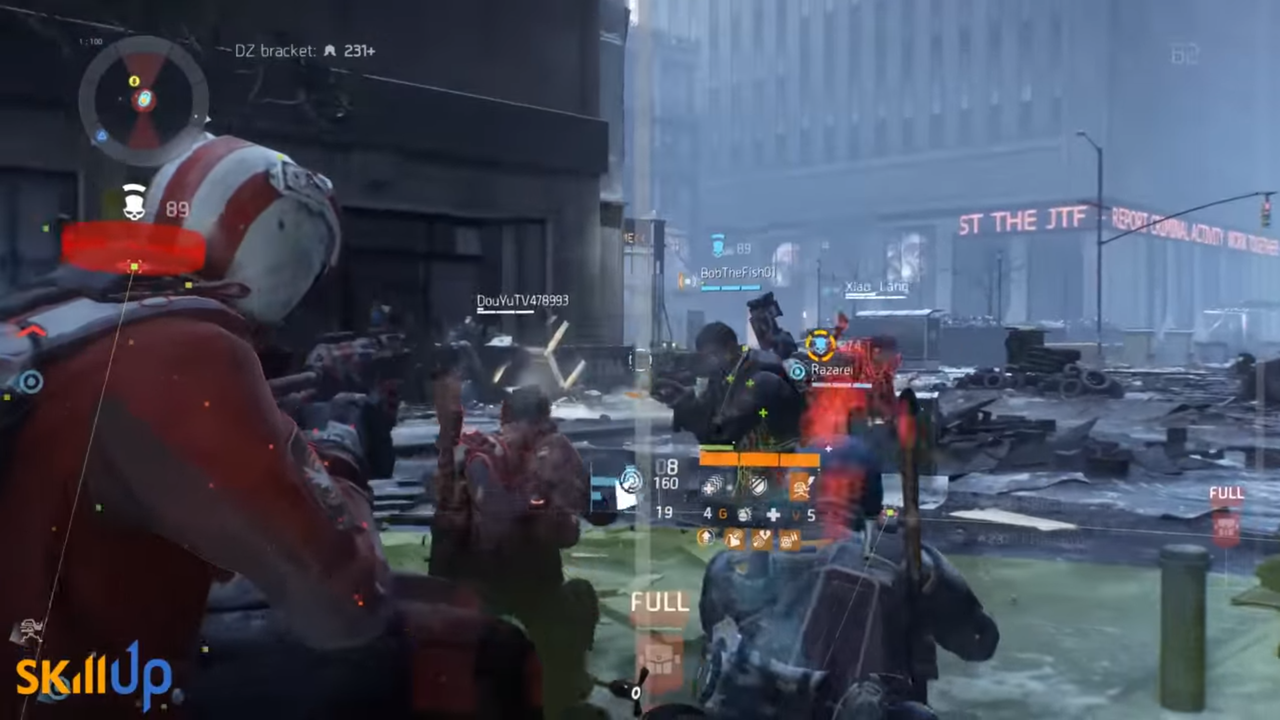Click the upward-arrow buff icon
This screenshot has height=720, width=1280.
[705, 538]
